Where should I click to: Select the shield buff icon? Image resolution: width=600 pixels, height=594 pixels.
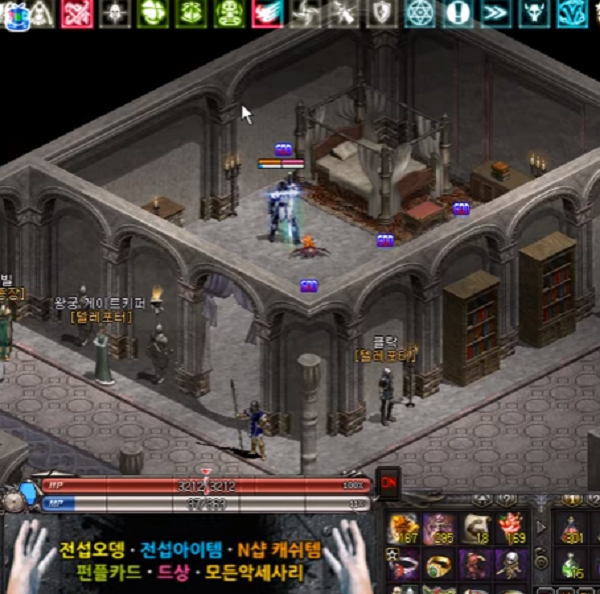coord(382,13)
